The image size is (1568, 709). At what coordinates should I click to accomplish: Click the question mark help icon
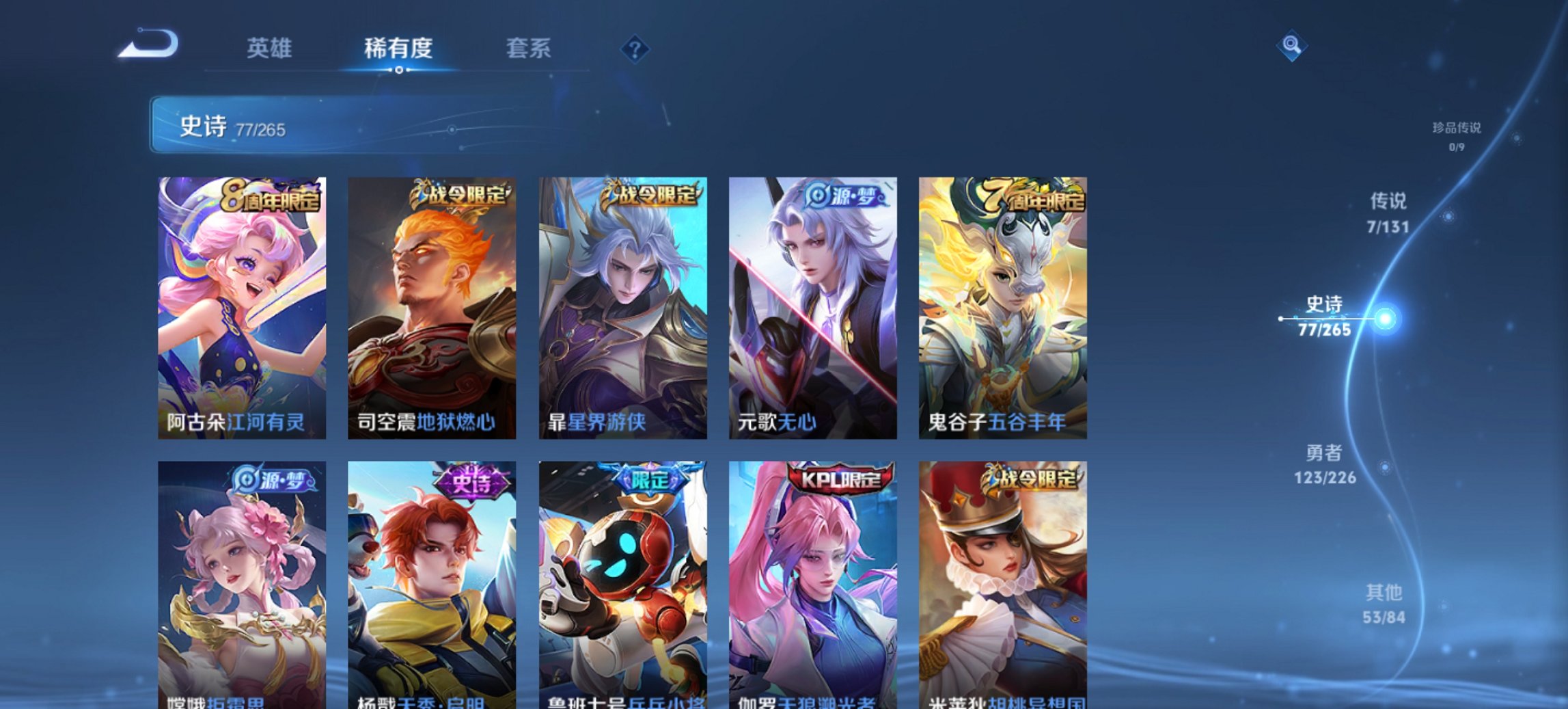(x=635, y=49)
